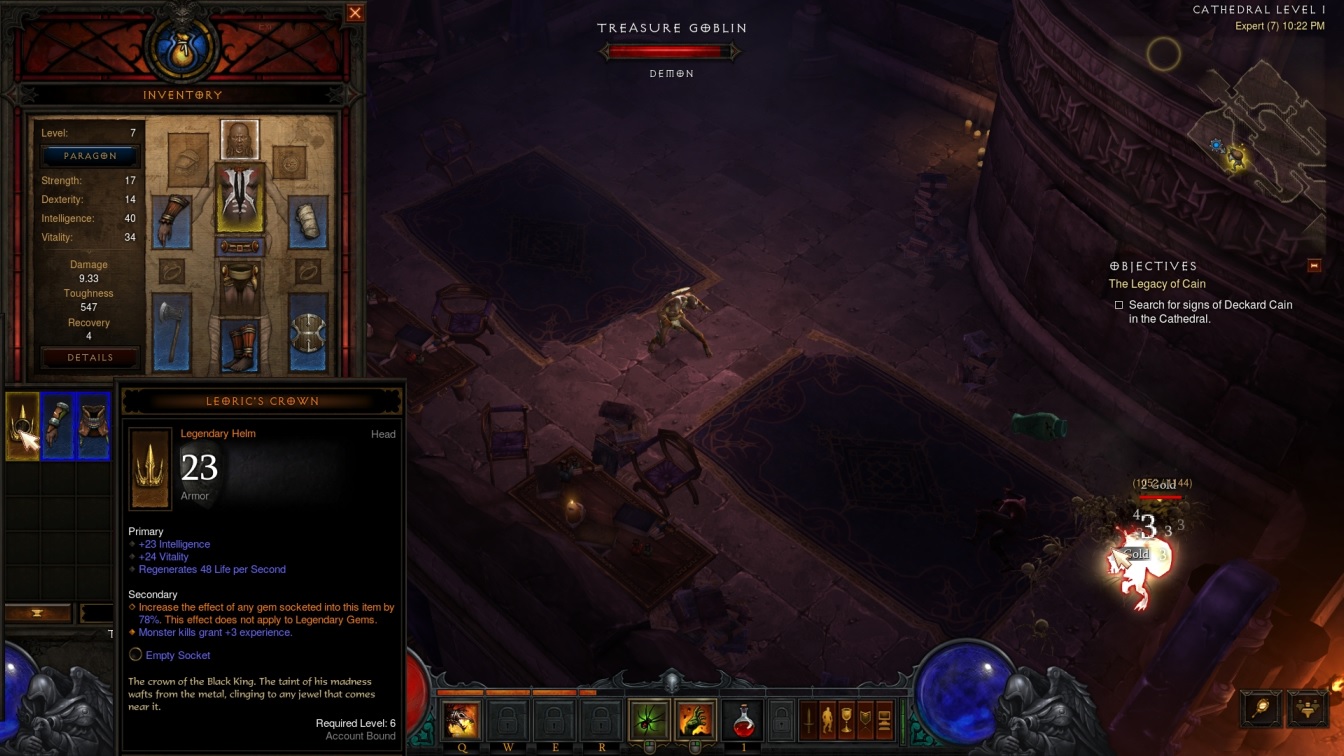1344x756 pixels.
Task: Select Leoric's Crown in the backpack
Action: point(22,426)
